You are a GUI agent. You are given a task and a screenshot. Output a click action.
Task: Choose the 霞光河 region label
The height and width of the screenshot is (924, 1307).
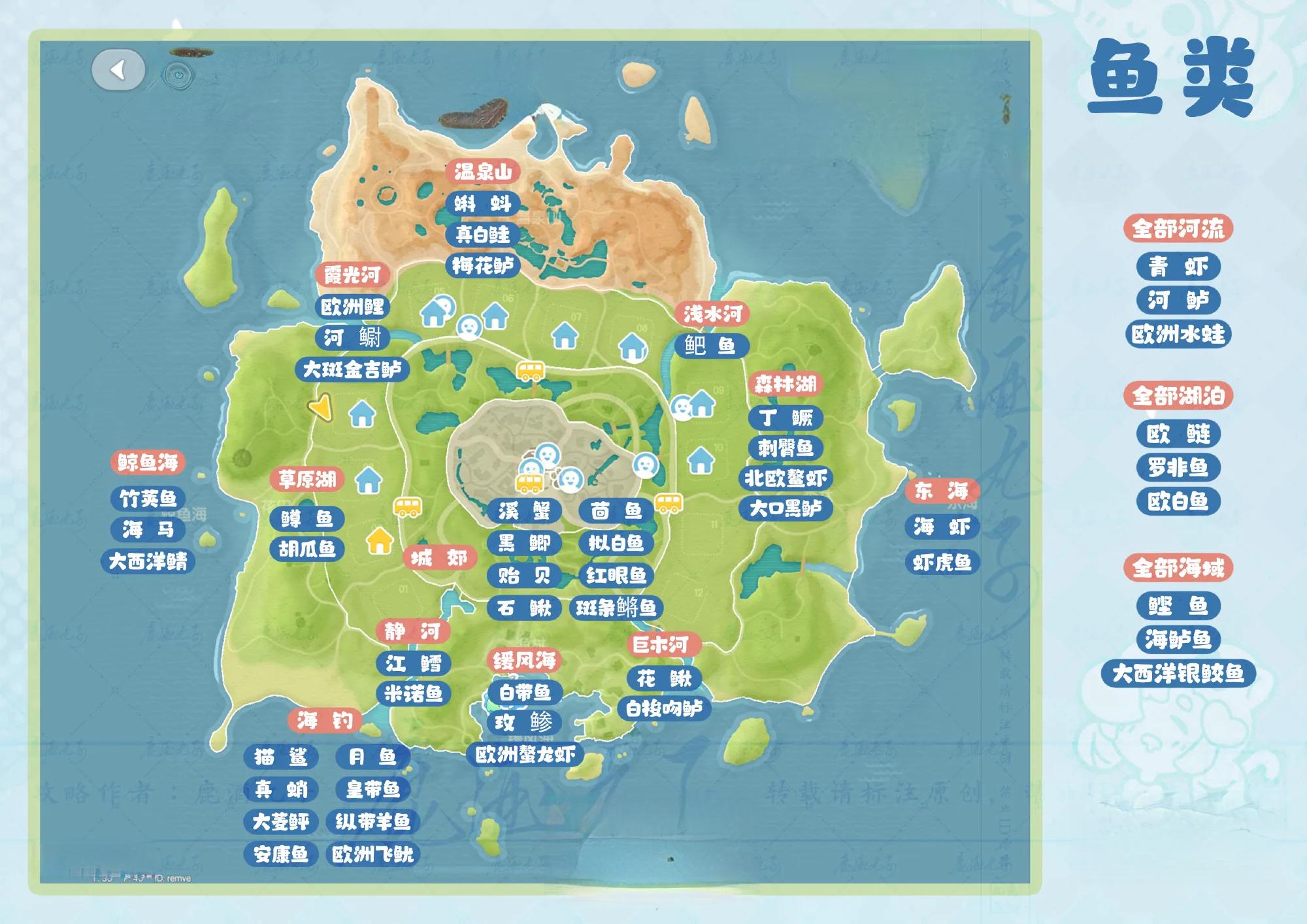(352, 275)
